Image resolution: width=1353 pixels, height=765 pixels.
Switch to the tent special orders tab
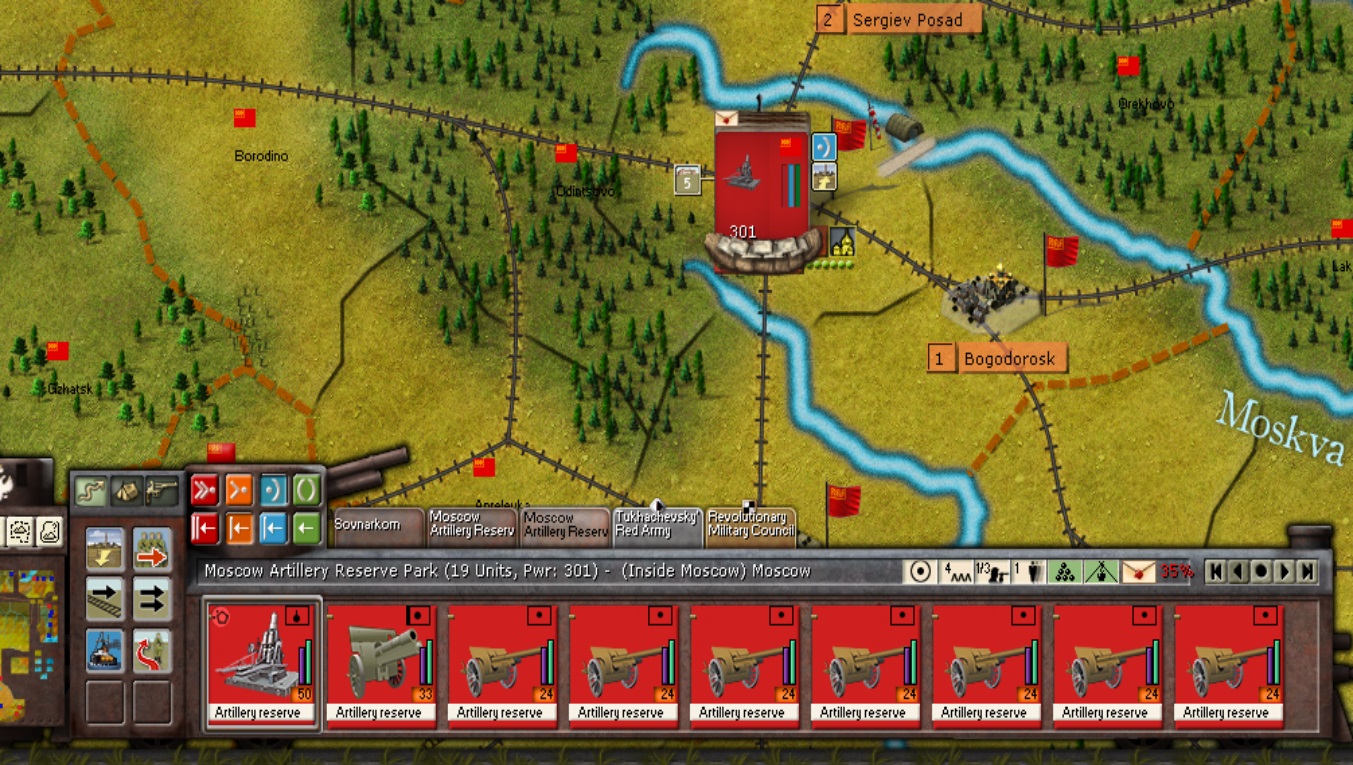126,491
